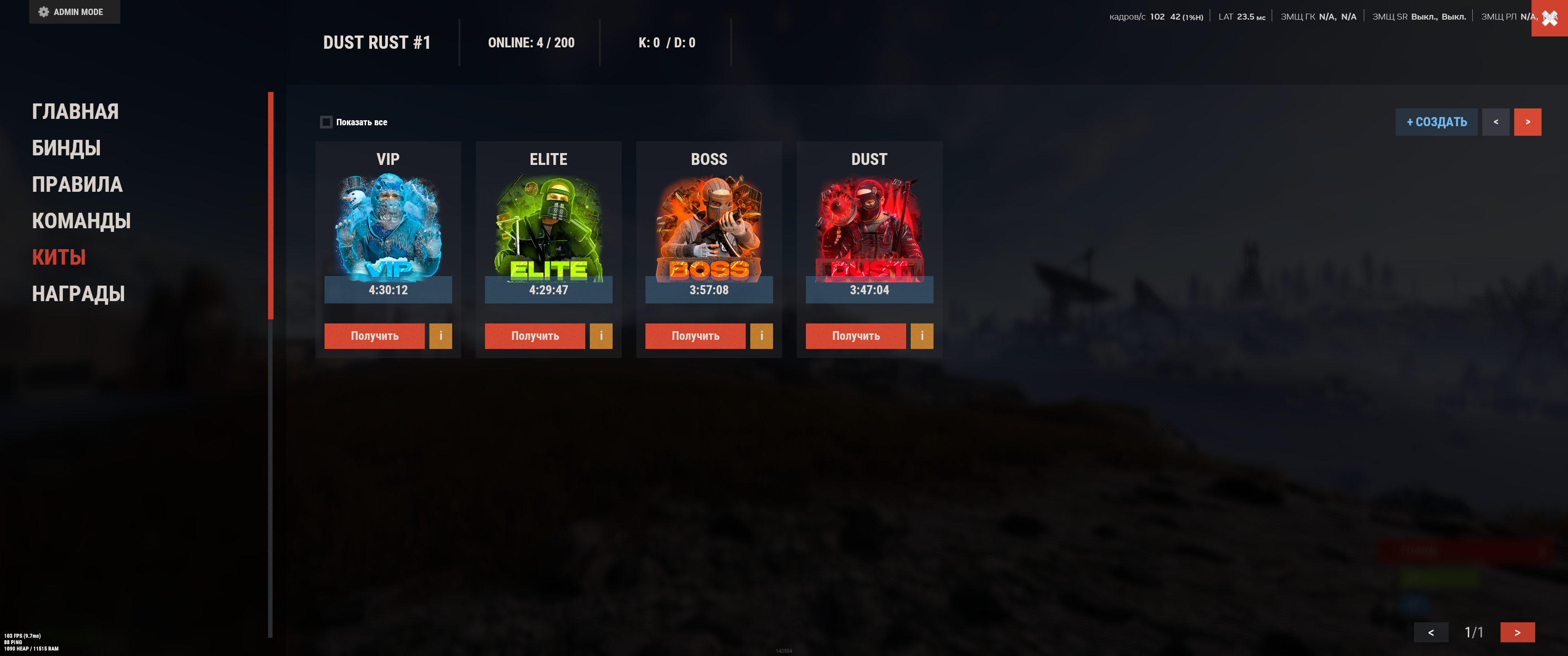Go to next page beside 1/1
Image resolution: width=1568 pixels, height=656 pixels.
click(x=1517, y=632)
